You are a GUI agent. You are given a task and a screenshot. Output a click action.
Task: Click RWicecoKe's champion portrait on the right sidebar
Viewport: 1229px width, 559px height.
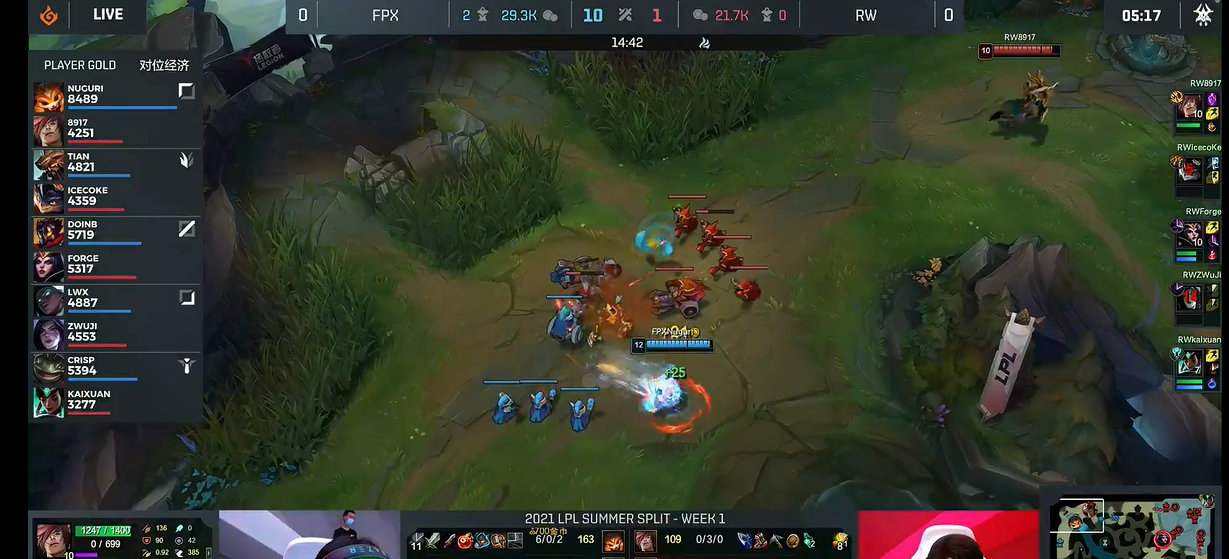(x=1188, y=172)
